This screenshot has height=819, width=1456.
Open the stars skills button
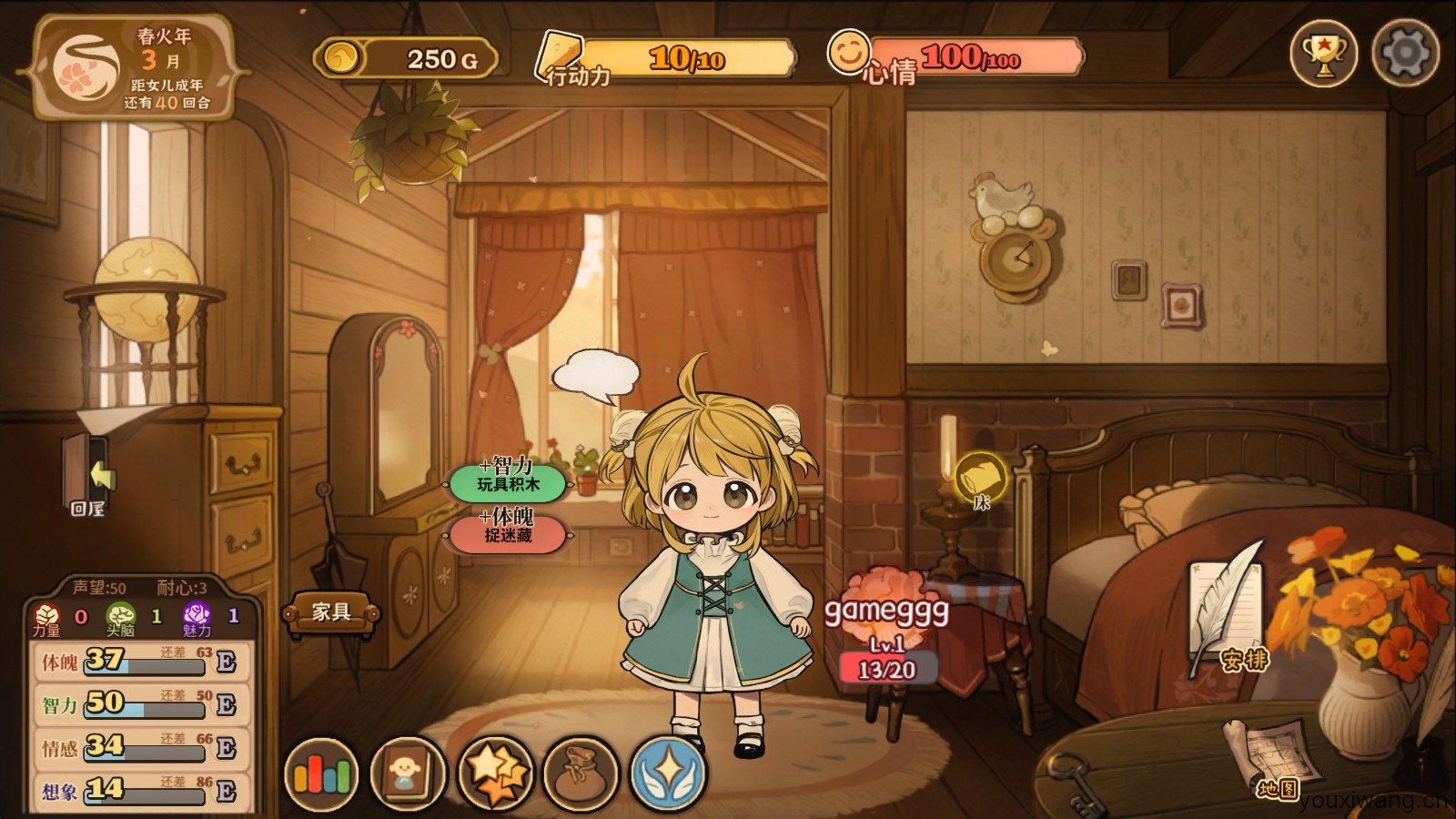click(494, 774)
